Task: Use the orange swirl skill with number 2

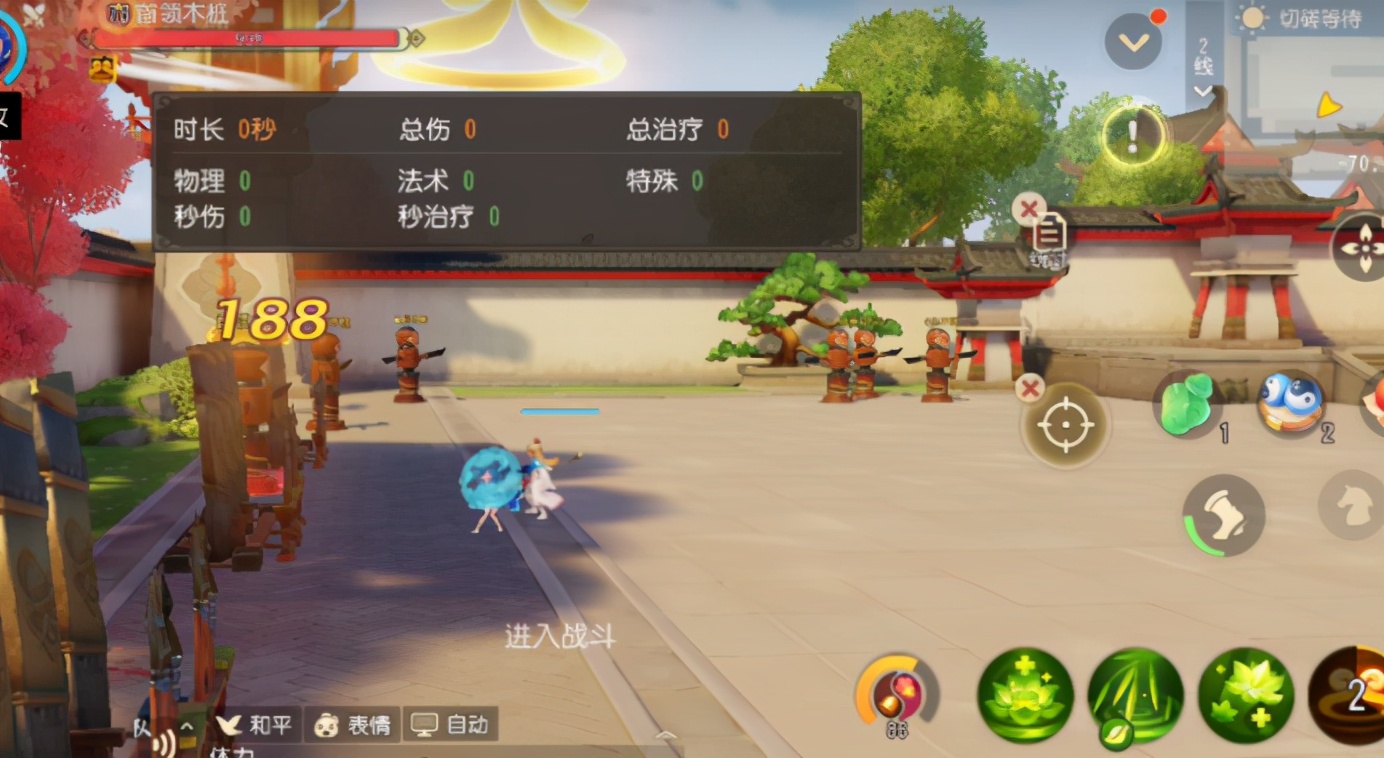Action: [x=1350, y=696]
